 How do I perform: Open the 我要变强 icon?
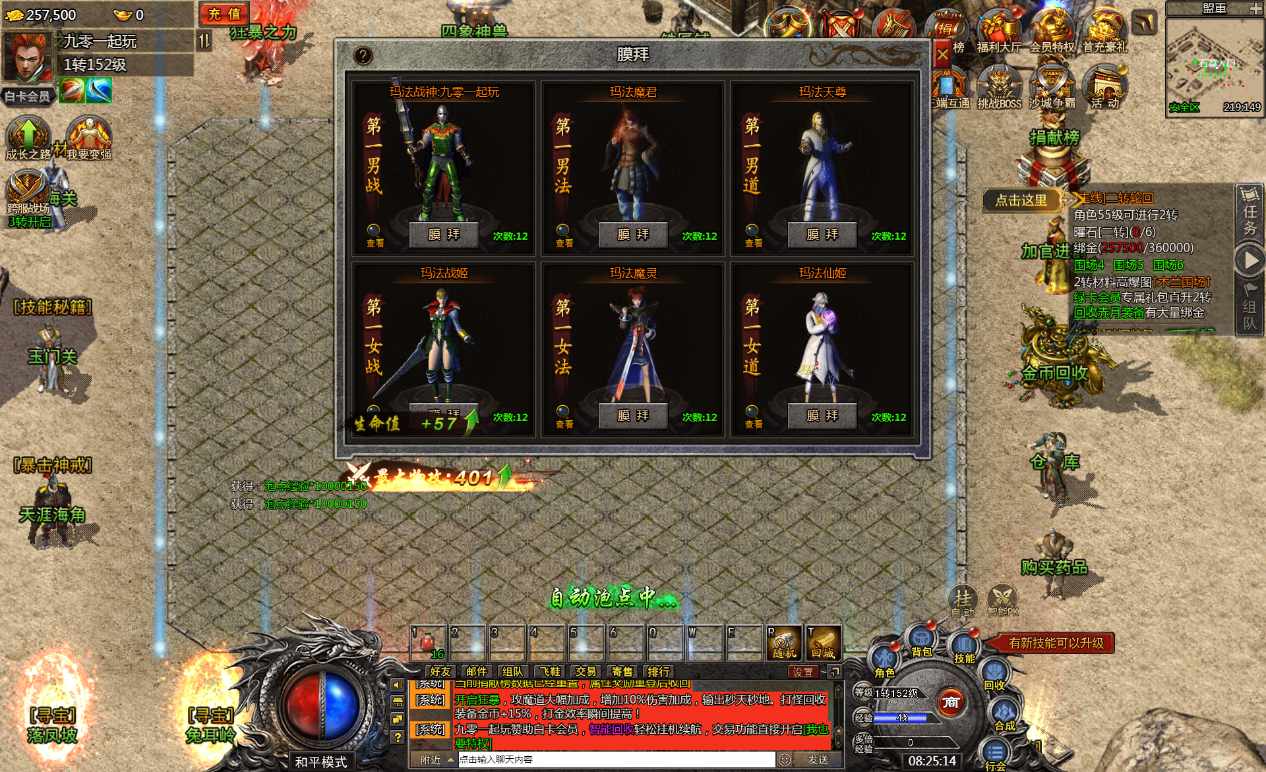tap(88, 136)
